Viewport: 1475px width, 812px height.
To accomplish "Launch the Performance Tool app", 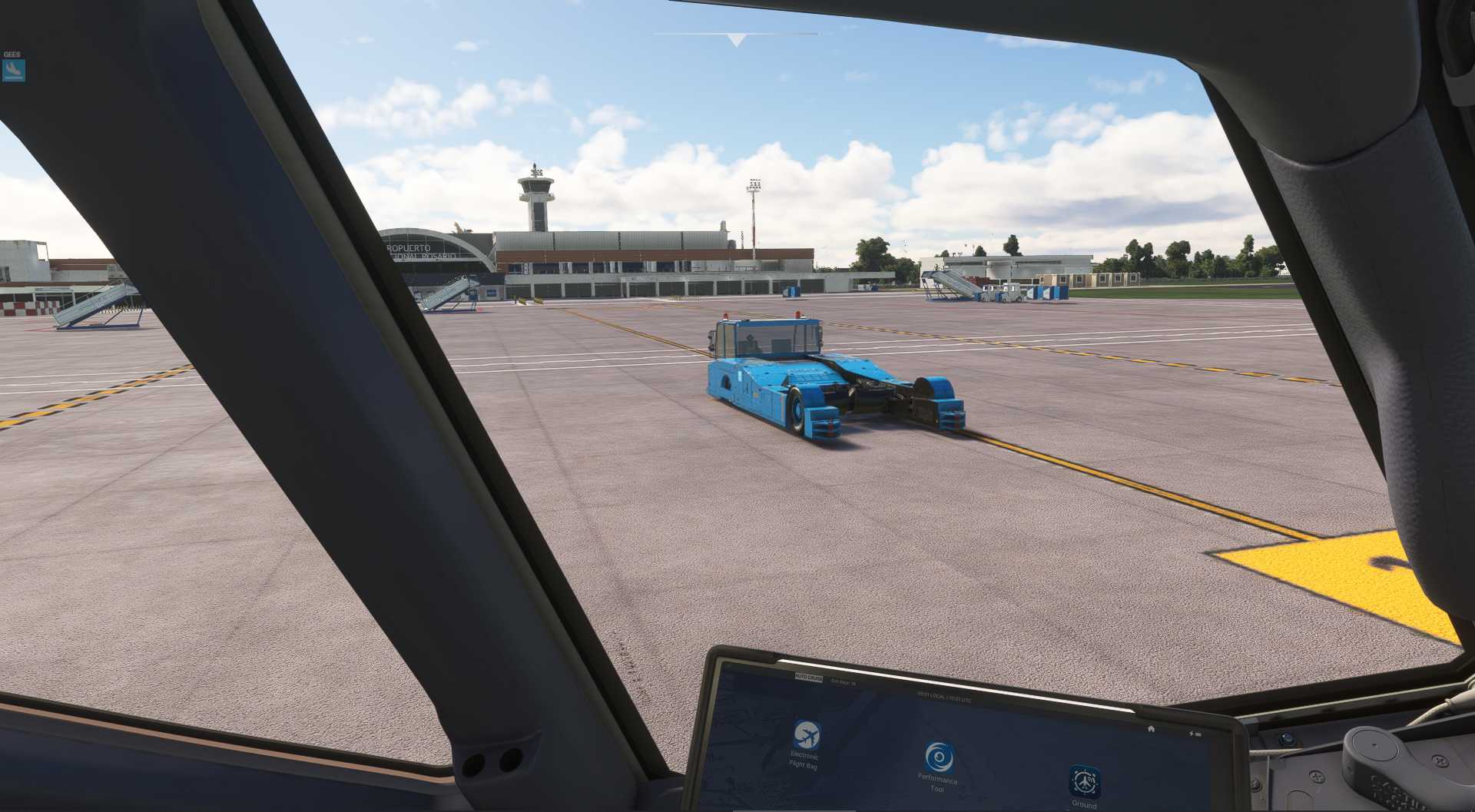I will click(937, 757).
